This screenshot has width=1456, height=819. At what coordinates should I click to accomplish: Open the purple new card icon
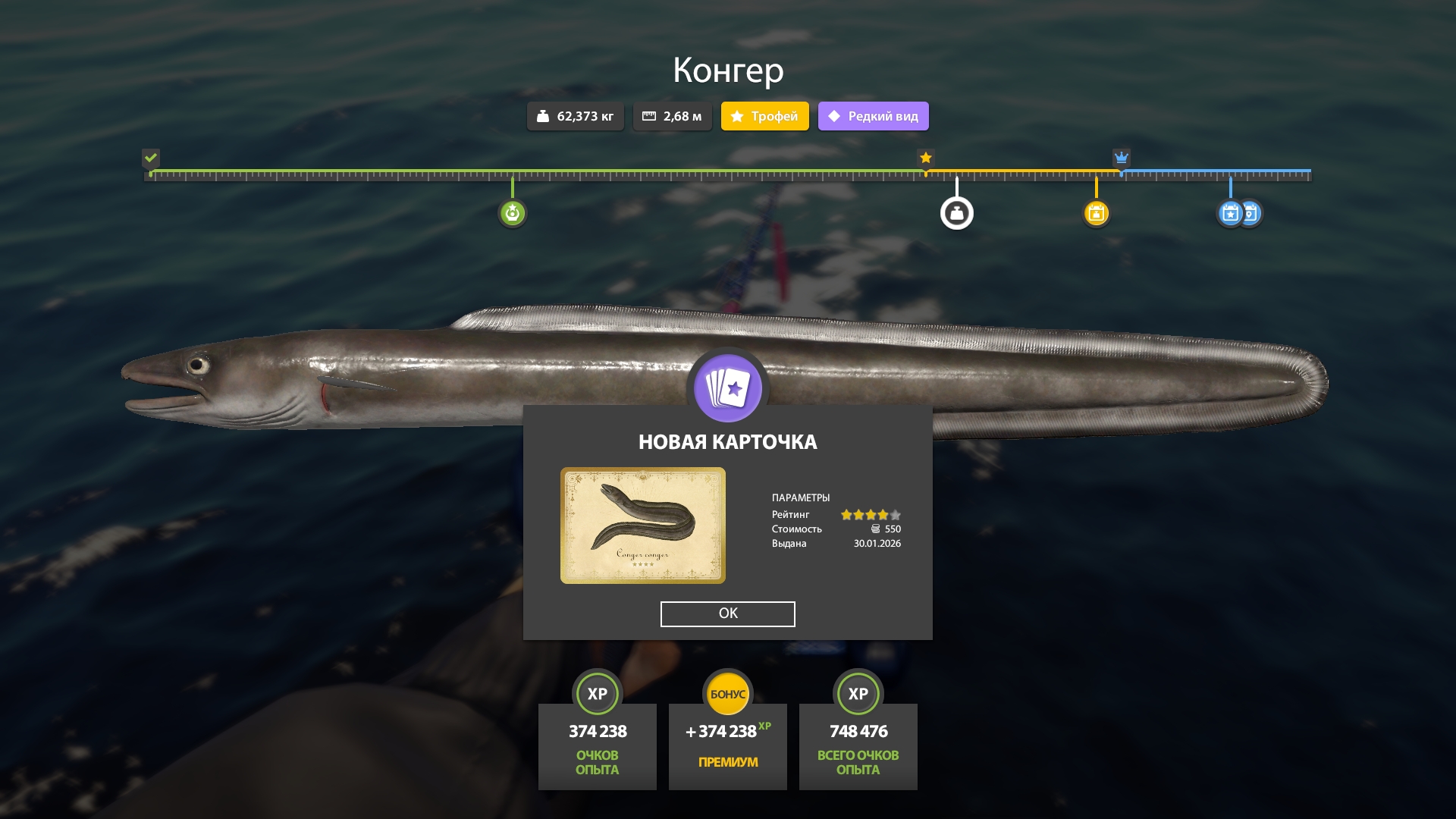[727, 388]
